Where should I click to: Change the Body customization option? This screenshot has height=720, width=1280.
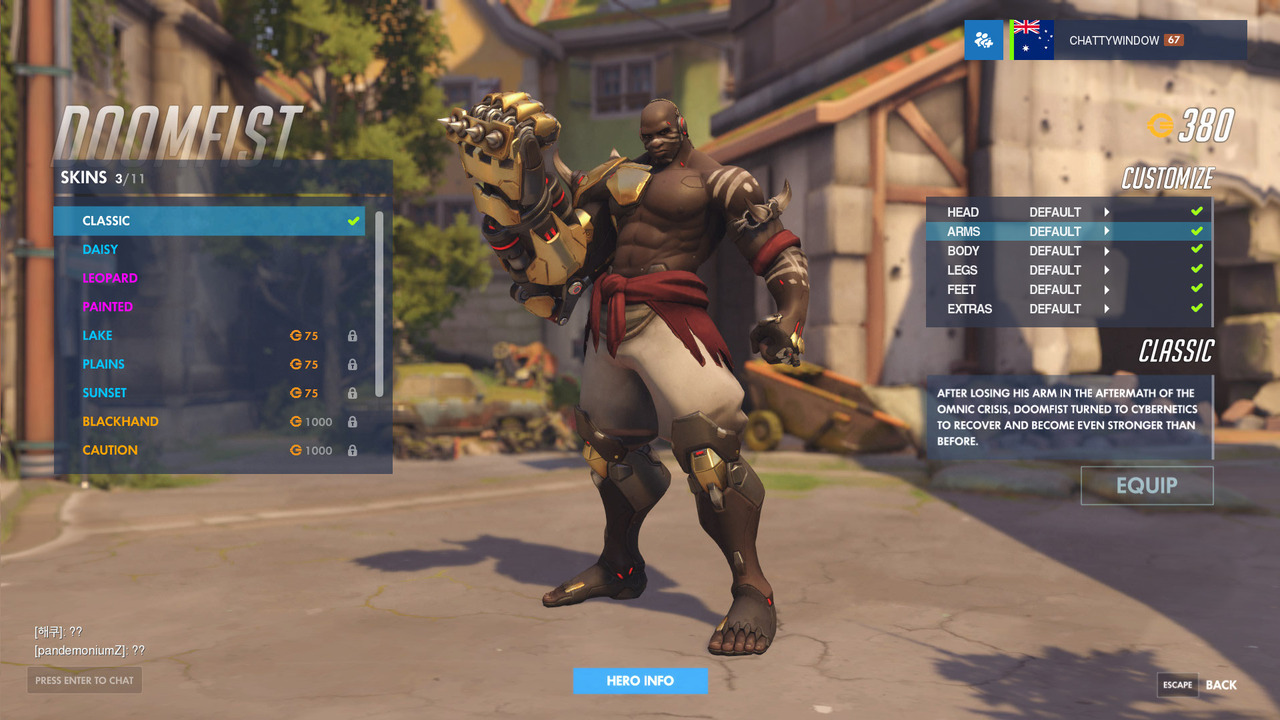coord(1067,251)
